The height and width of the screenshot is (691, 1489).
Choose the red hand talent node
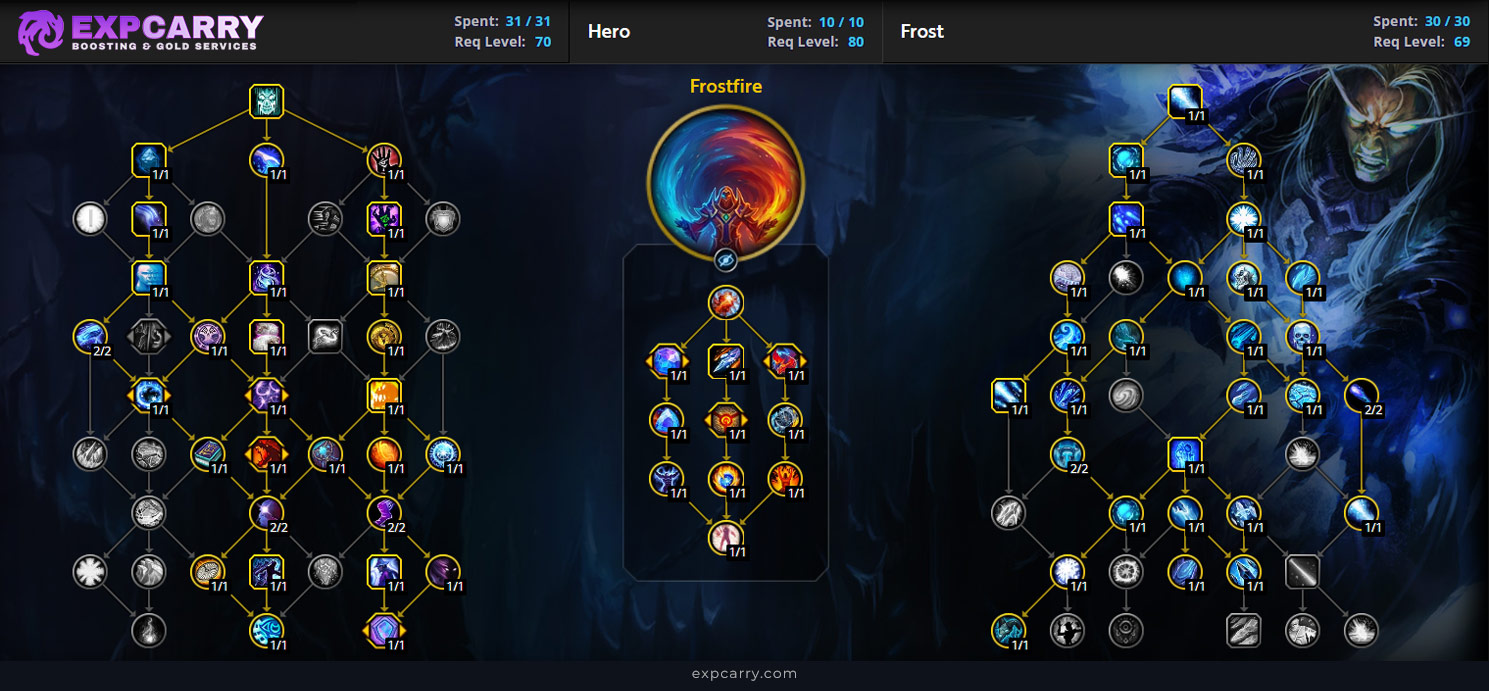384,160
